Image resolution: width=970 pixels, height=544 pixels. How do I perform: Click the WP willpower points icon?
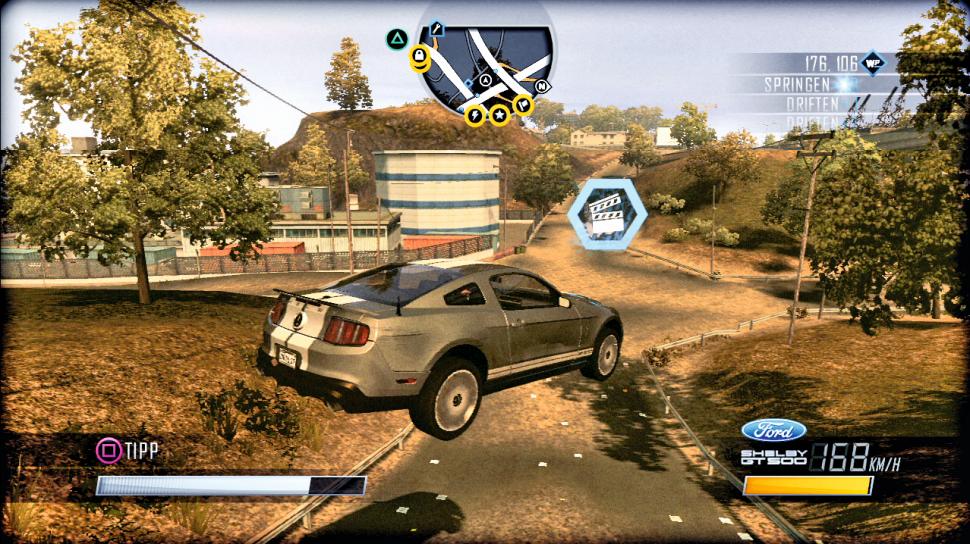873,62
